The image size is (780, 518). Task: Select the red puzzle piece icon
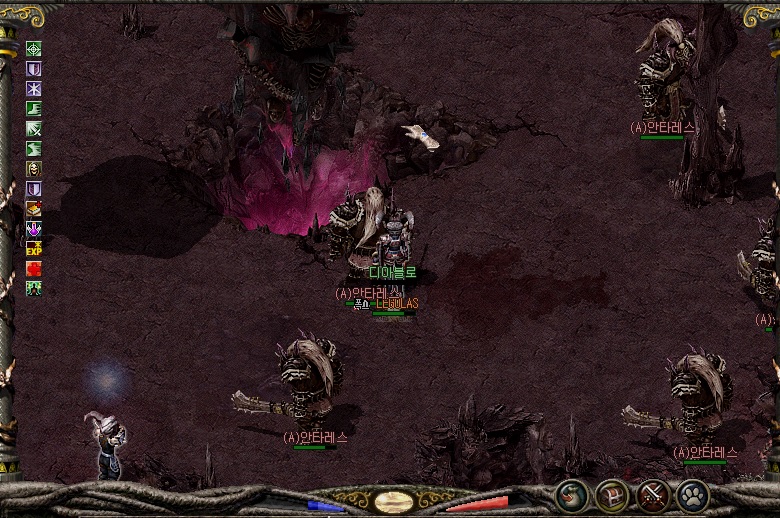34,268
